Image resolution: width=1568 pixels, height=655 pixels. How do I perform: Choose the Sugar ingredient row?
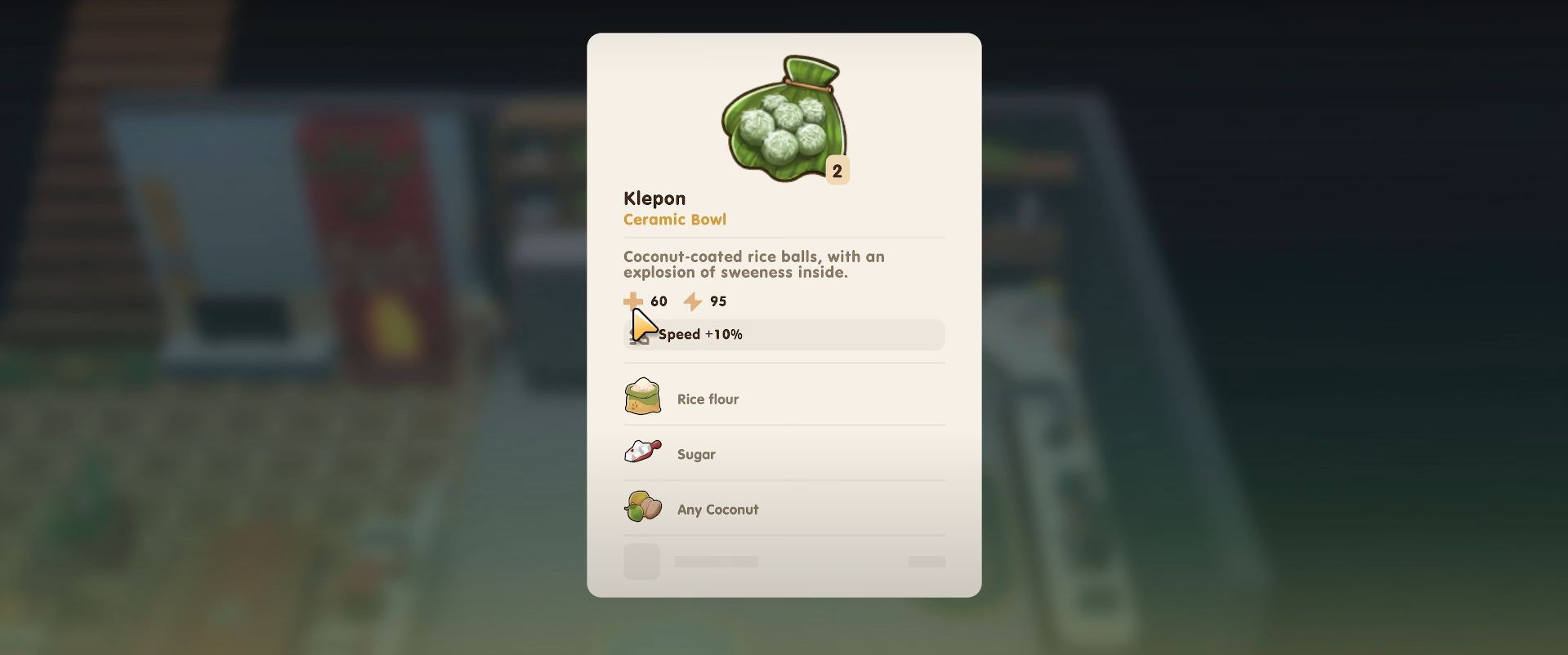[783, 453]
